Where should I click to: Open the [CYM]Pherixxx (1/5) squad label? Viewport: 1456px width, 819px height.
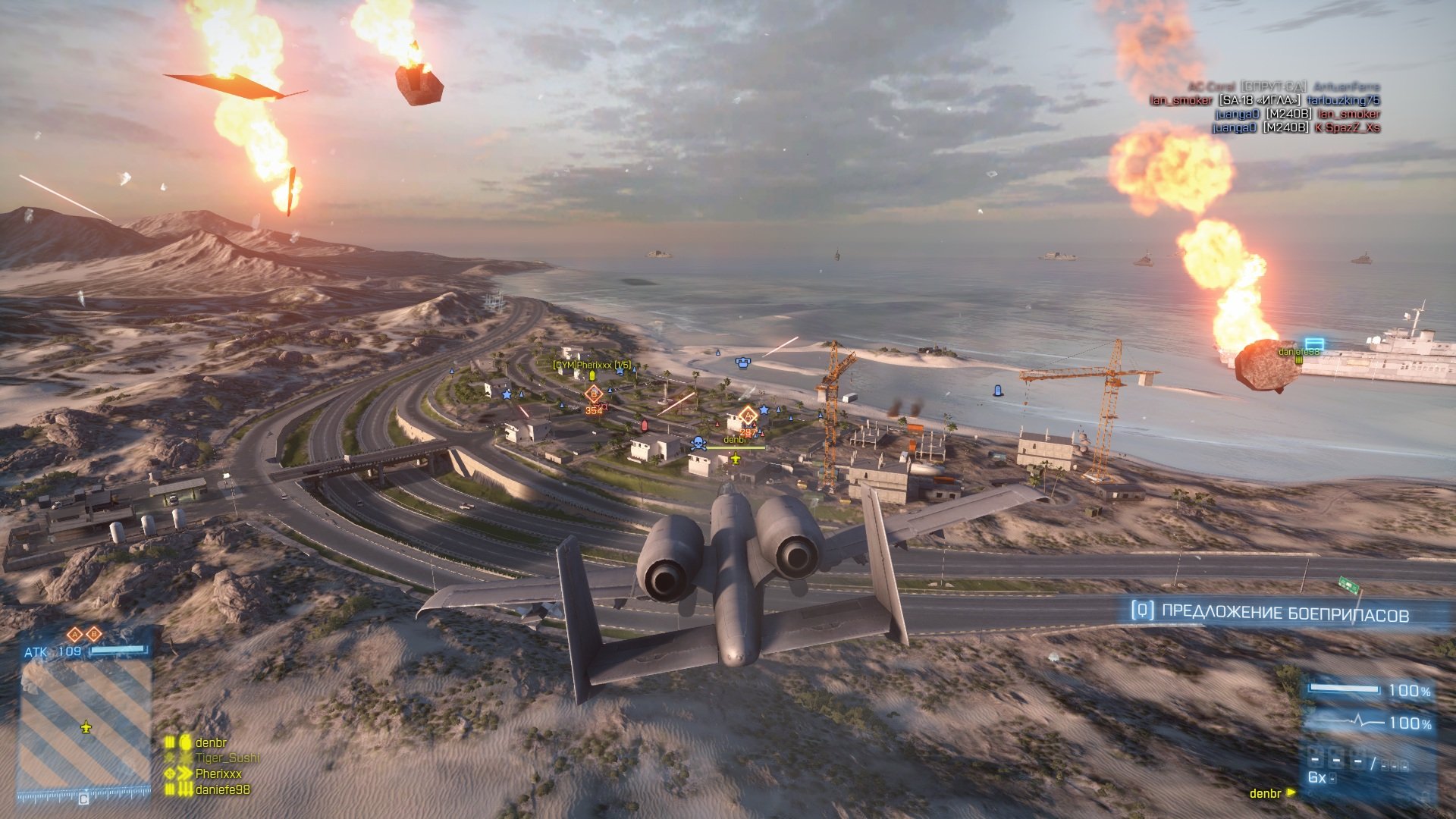click(592, 365)
